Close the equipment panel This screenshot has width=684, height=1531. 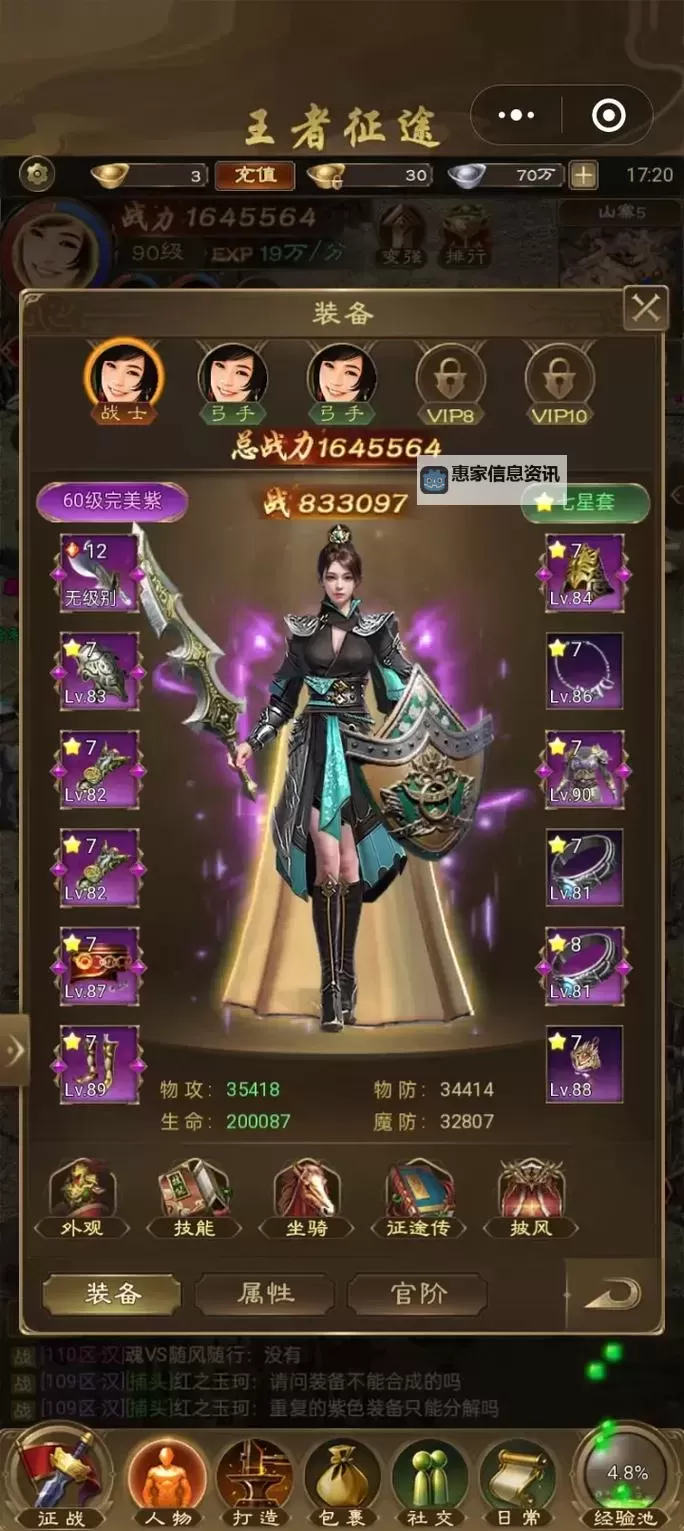click(x=645, y=309)
